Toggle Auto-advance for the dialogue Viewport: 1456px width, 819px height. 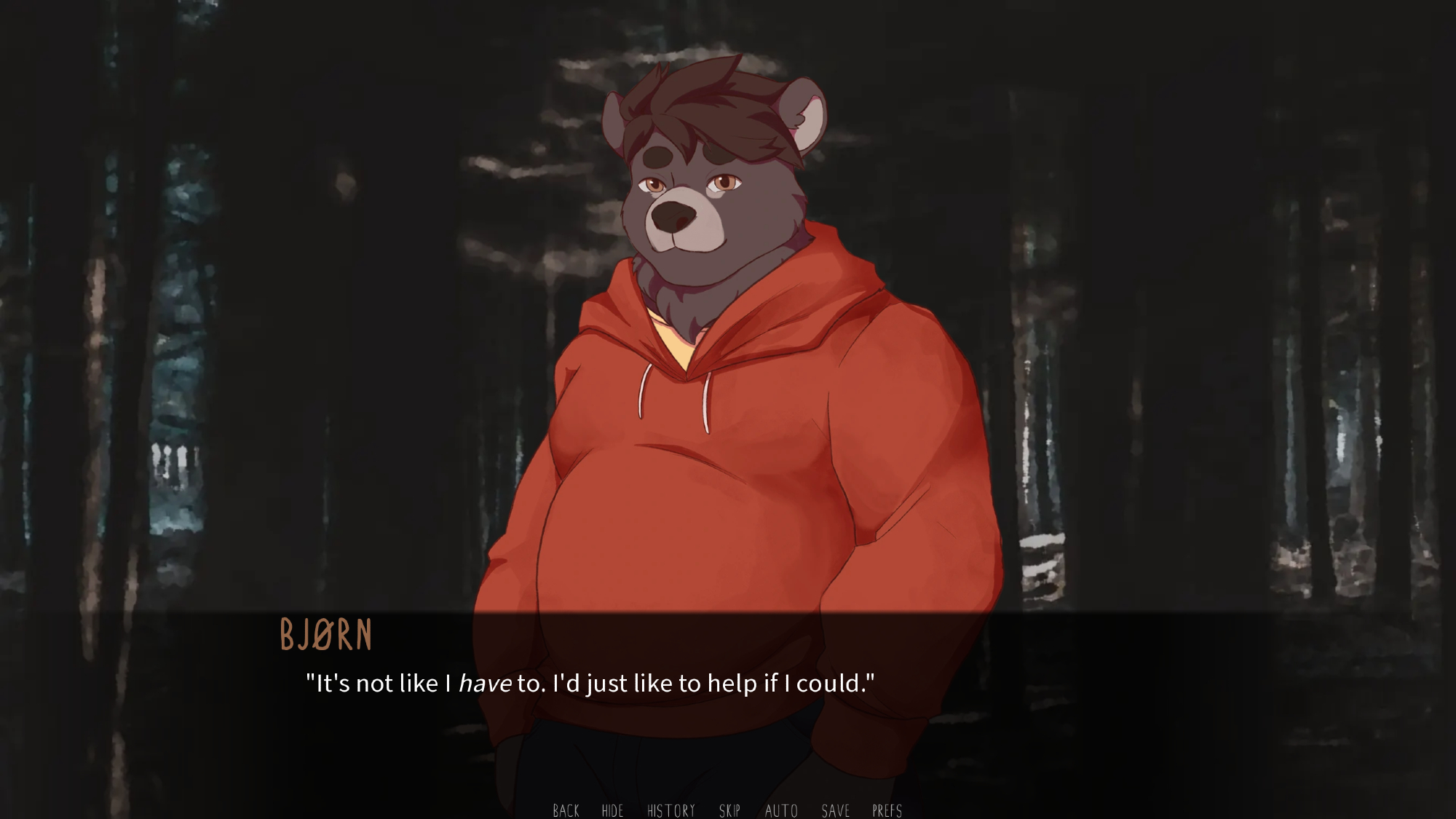click(781, 810)
